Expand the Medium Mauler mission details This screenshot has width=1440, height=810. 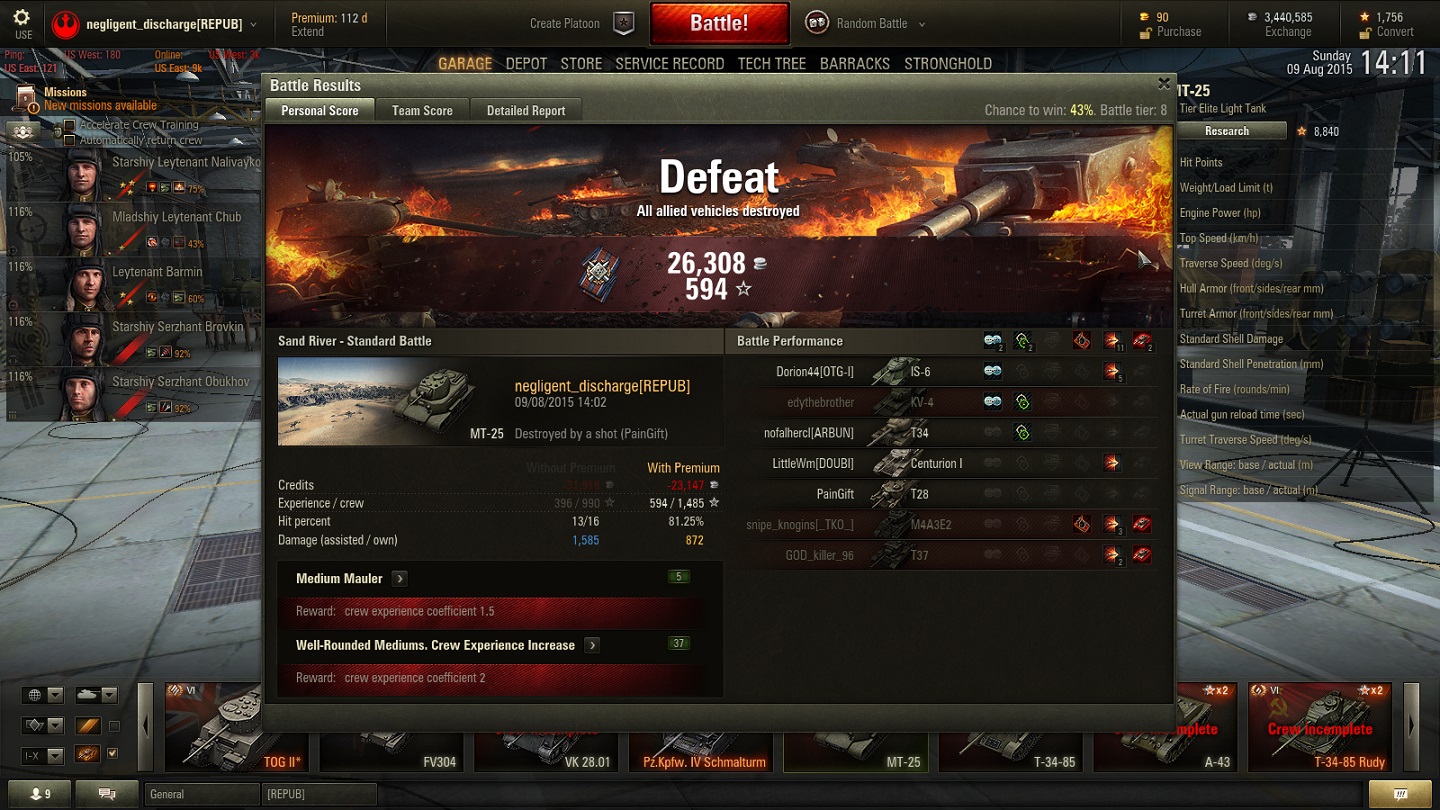[400, 578]
